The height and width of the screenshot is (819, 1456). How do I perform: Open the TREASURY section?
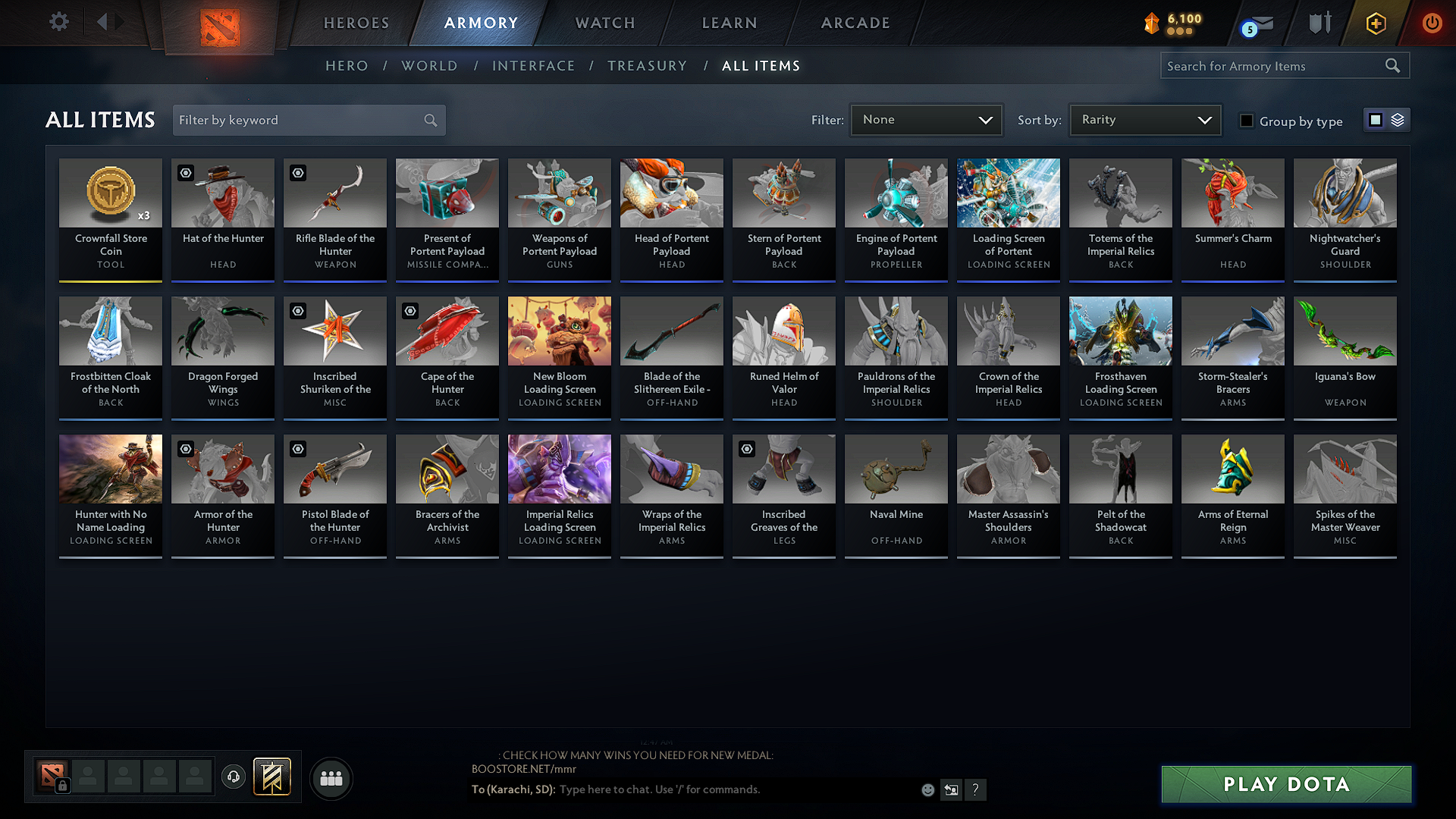[647, 66]
